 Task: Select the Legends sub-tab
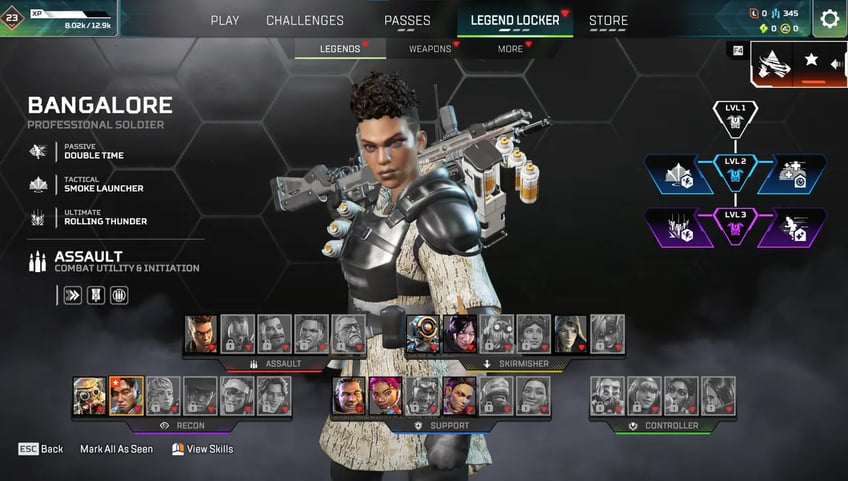[x=340, y=48]
